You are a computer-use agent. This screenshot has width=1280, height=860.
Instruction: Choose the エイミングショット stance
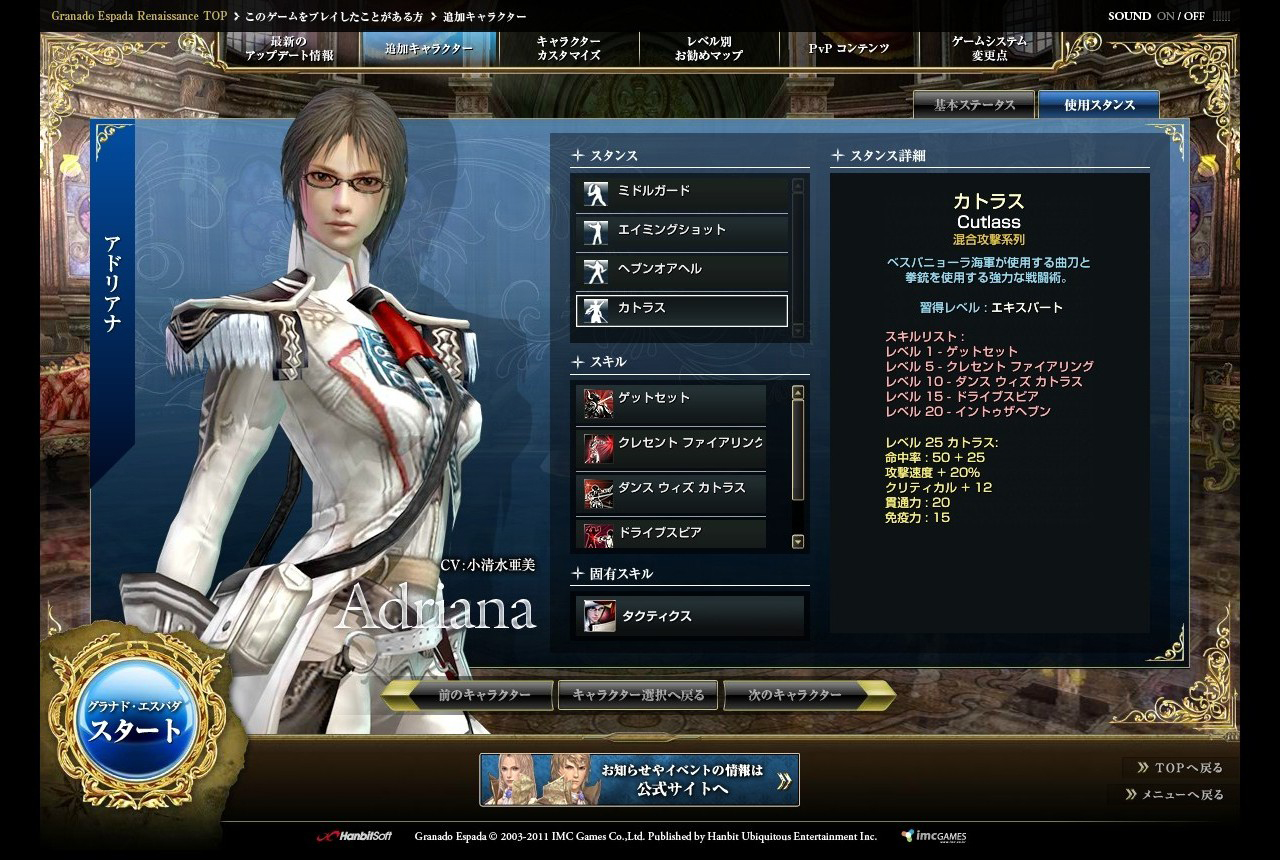682,231
